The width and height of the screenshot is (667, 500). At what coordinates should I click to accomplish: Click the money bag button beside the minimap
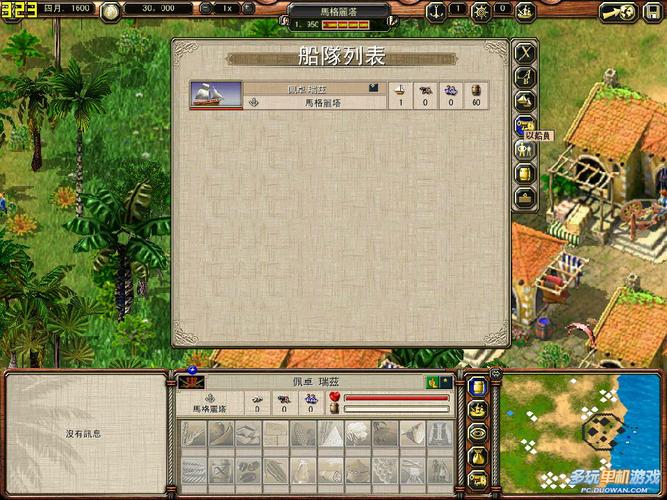coord(478,457)
